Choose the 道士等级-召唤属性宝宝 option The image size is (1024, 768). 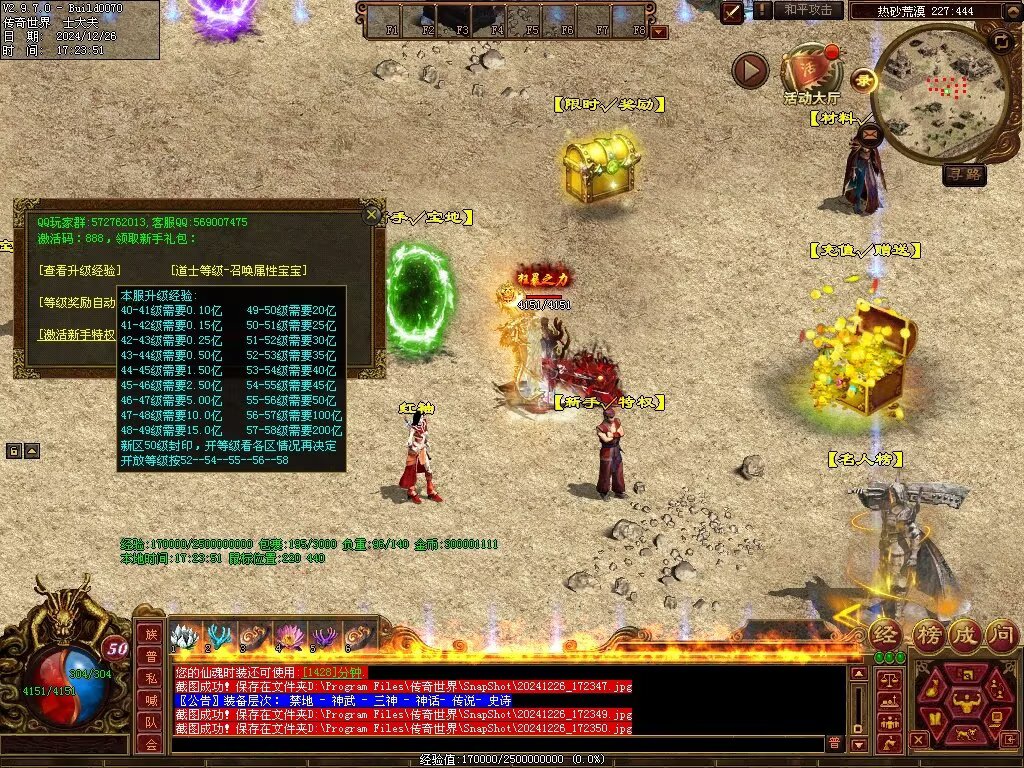point(239,270)
